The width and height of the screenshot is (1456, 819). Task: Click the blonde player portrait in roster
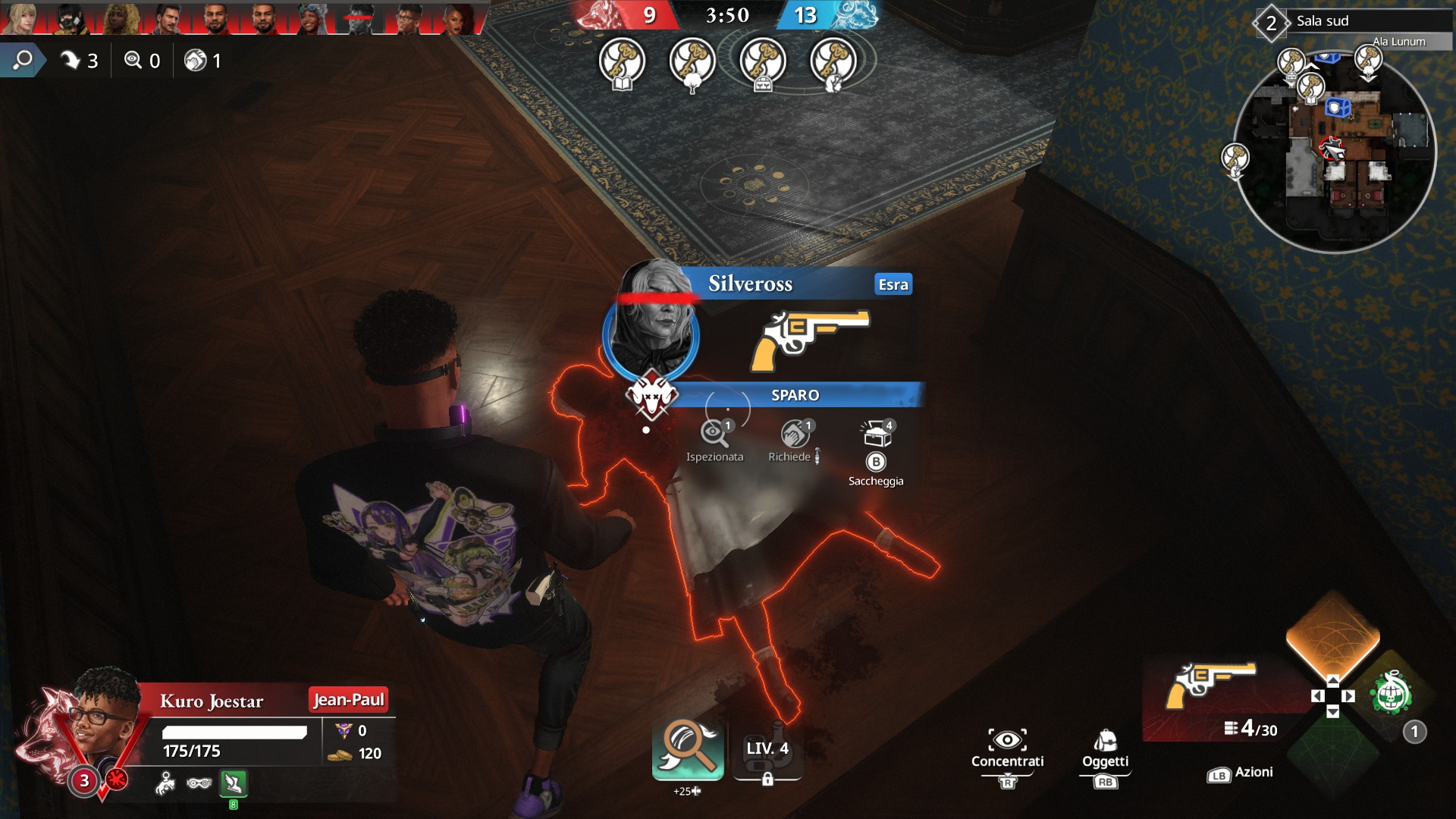[x=21, y=18]
